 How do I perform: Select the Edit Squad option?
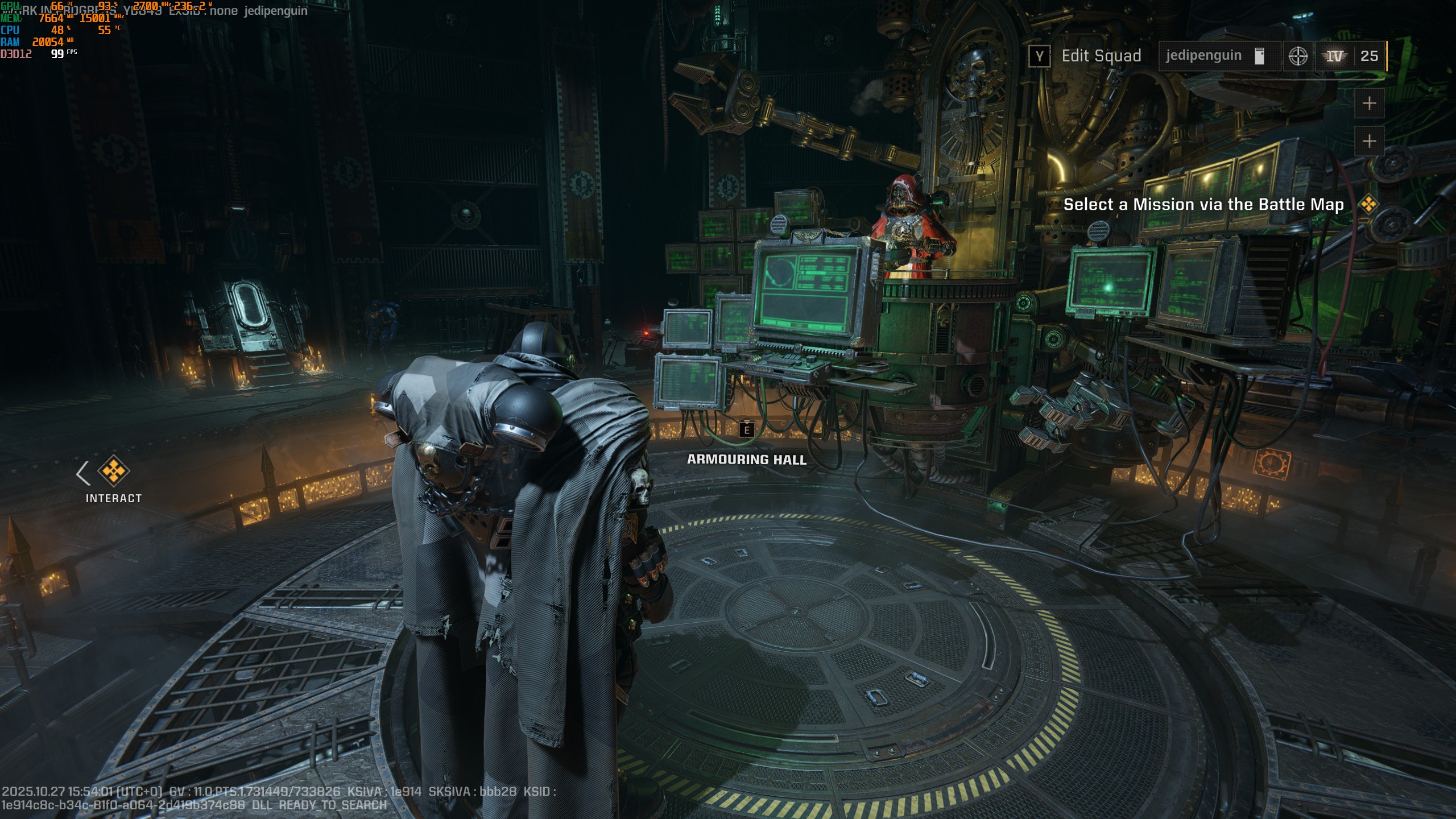coord(1101,56)
